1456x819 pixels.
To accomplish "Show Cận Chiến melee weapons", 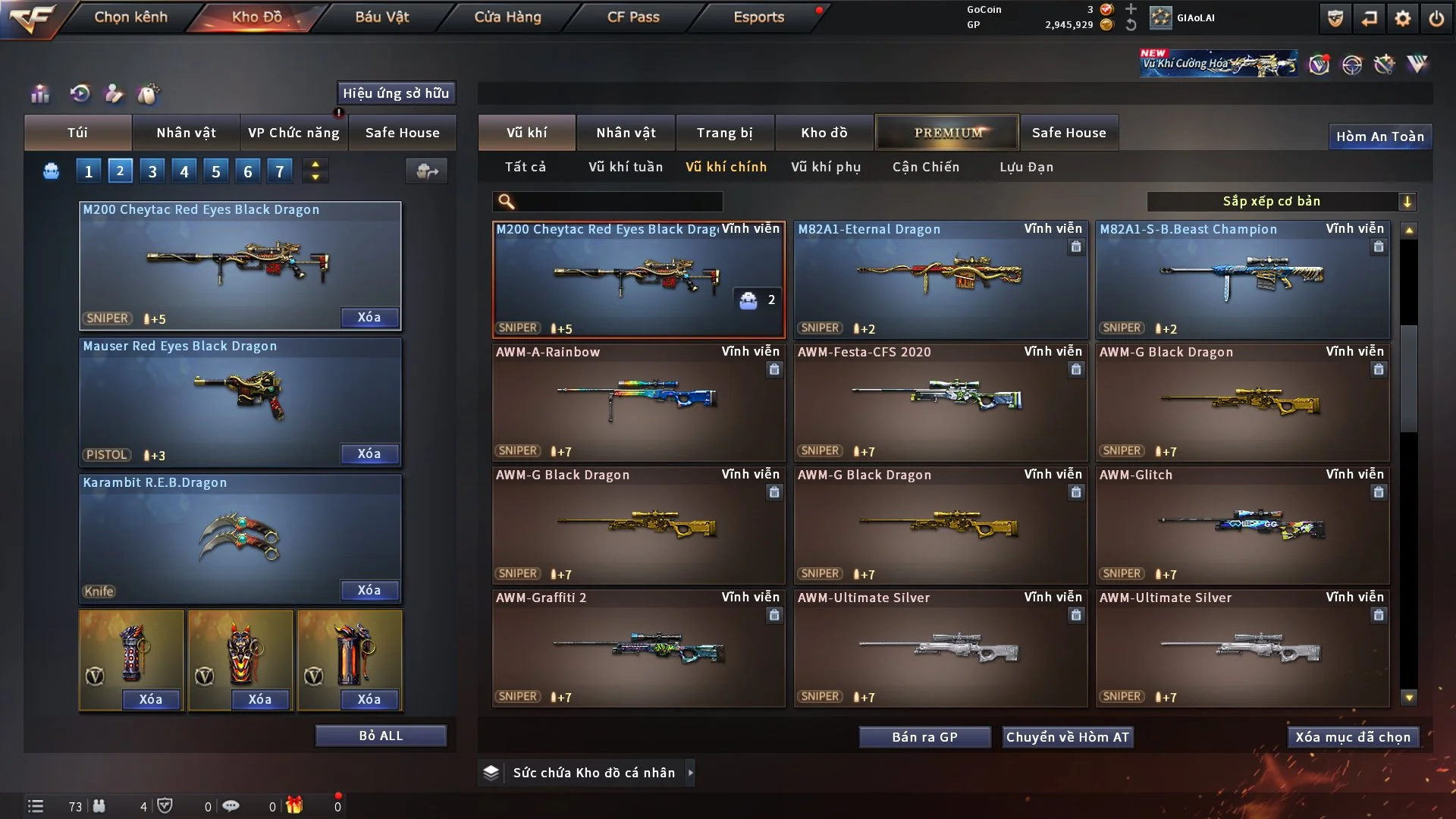I will click(925, 167).
